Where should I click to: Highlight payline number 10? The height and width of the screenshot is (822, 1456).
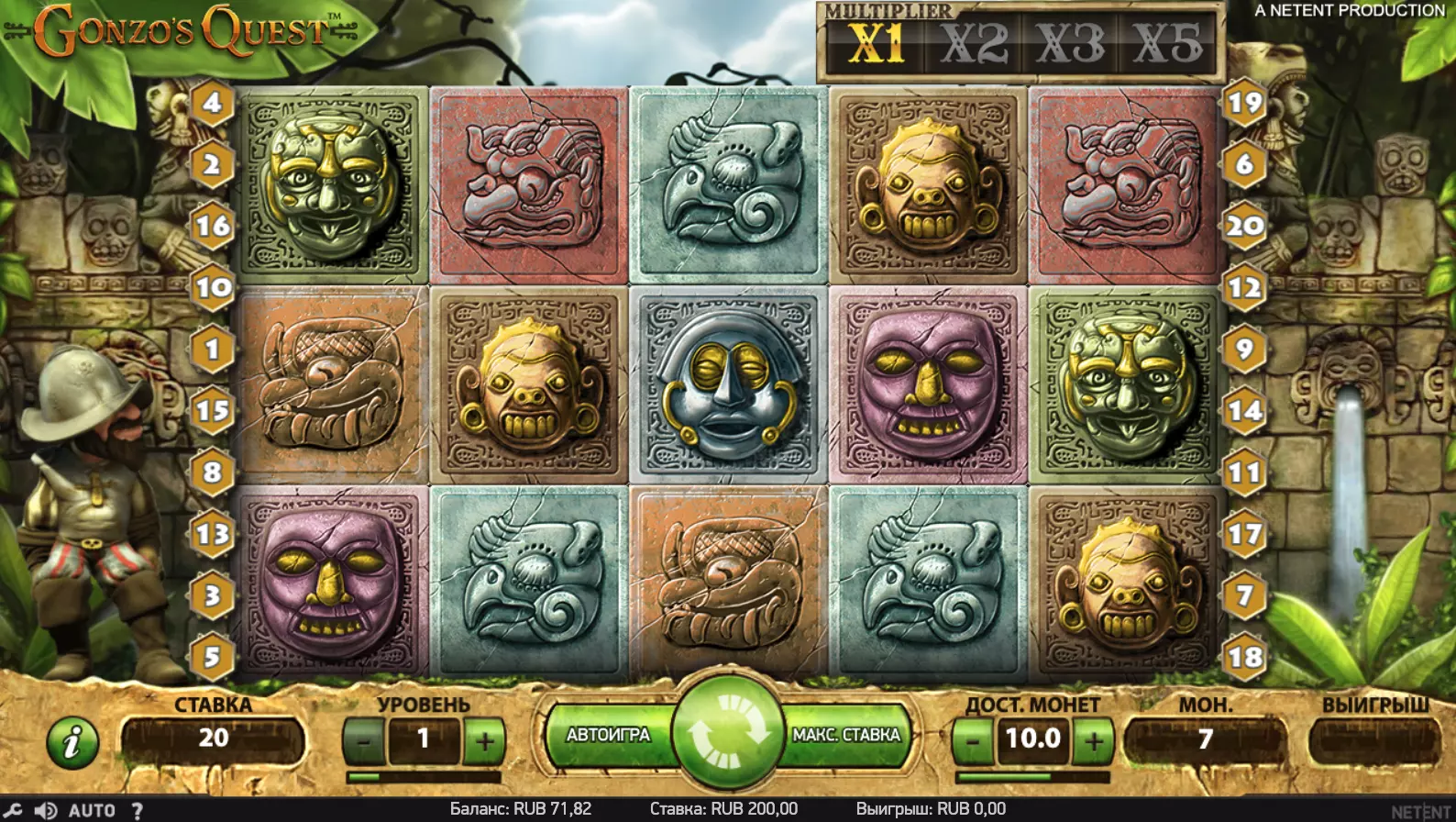212,288
